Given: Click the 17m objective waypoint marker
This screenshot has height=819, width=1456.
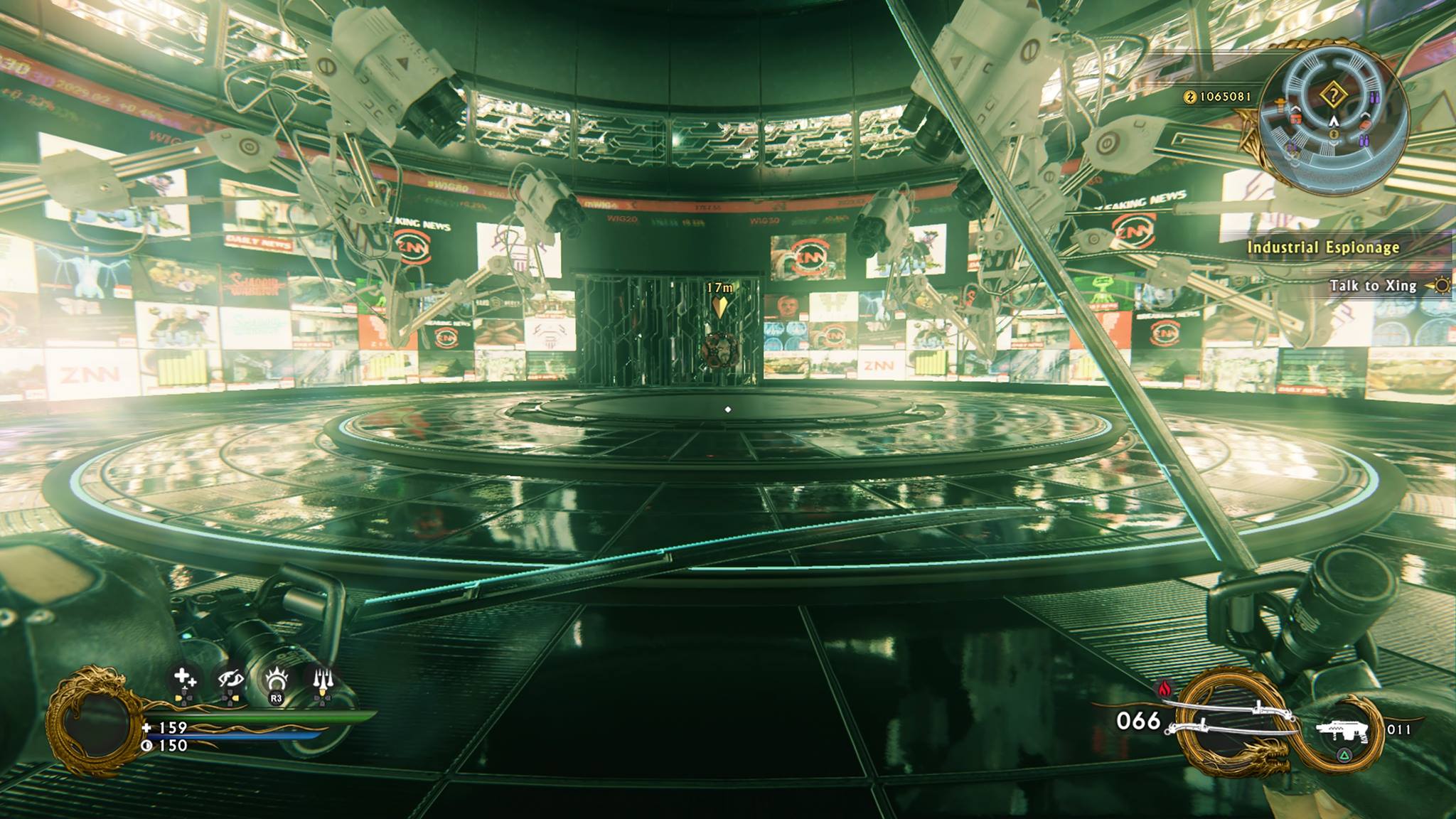Looking at the screenshot, I should [720, 306].
